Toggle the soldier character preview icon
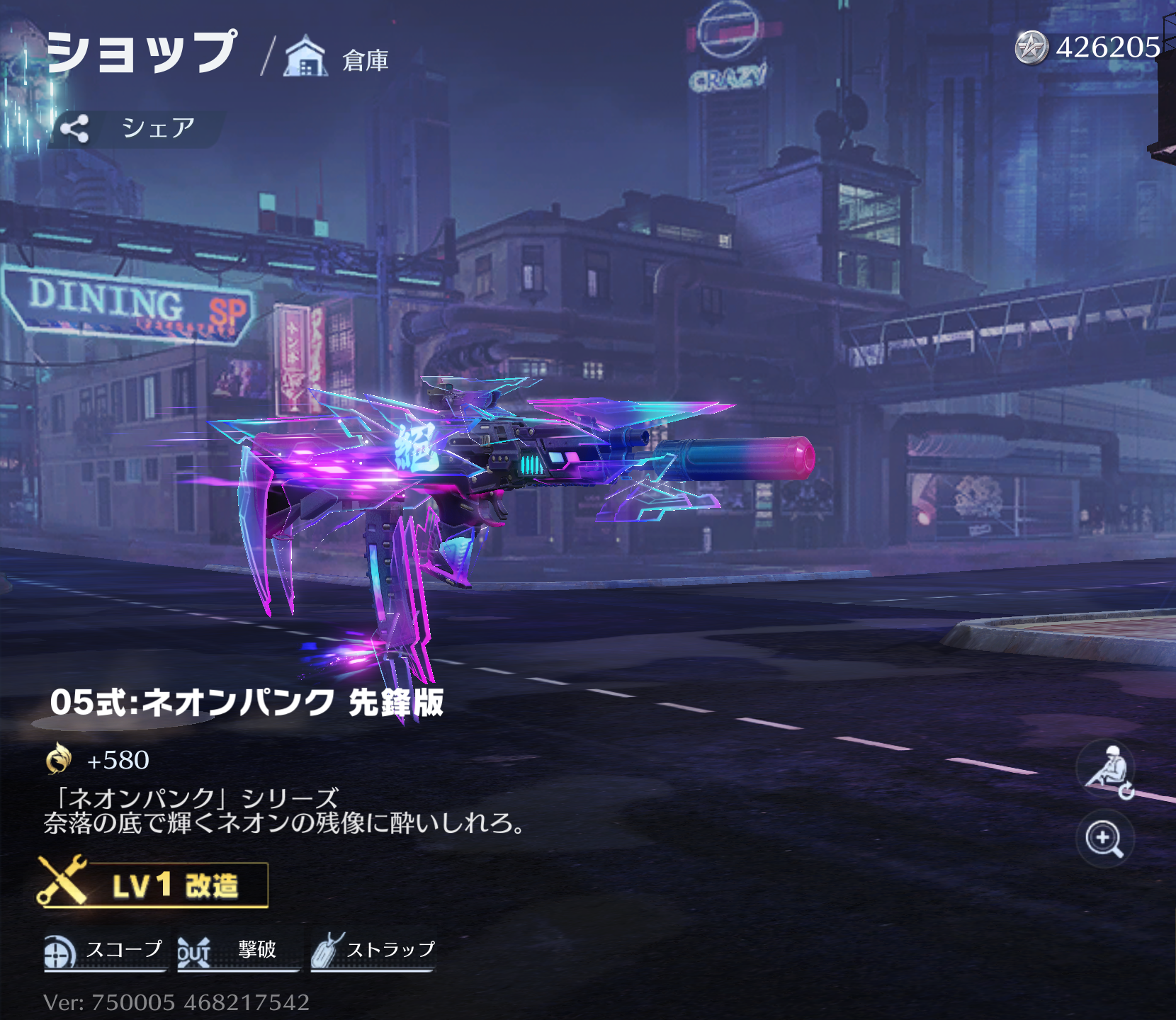 (1107, 770)
